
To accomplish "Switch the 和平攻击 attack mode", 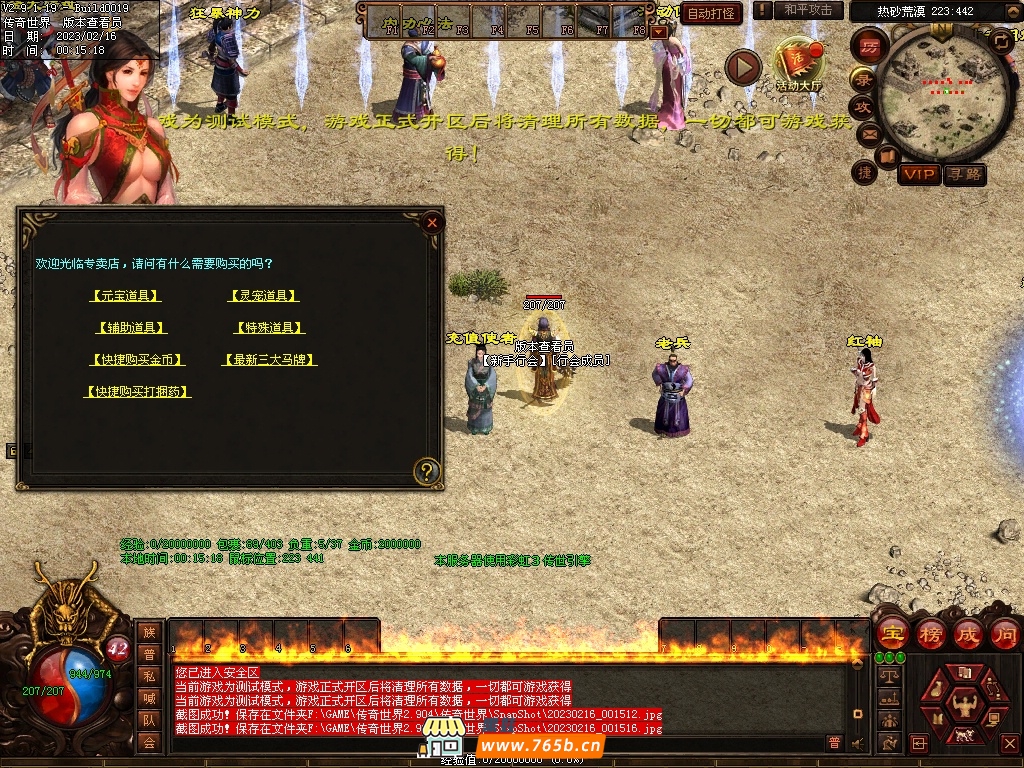I will tap(808, 10).
